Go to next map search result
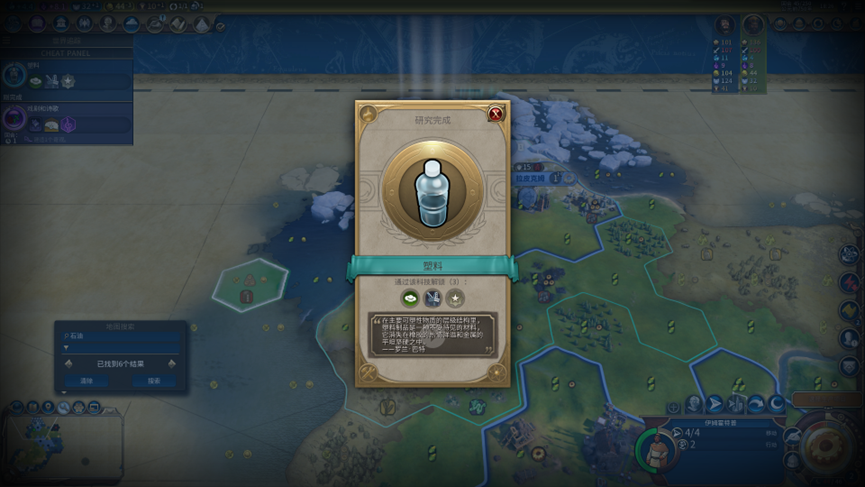 172,364
